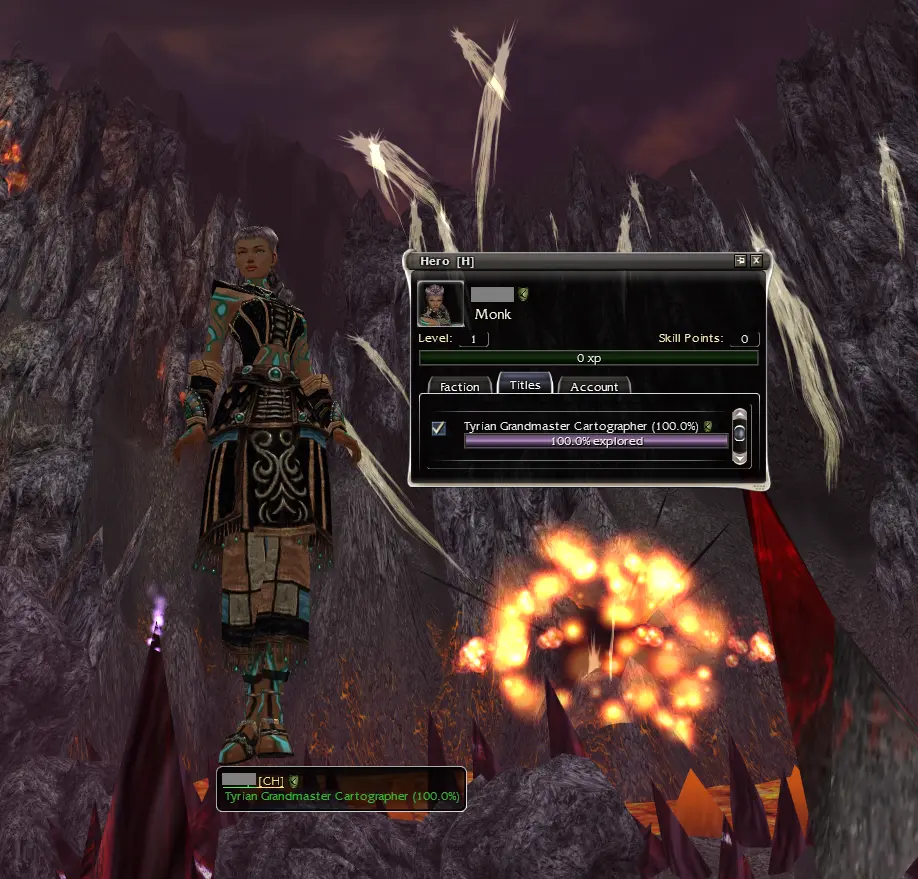Click the titles list scroll-up arrow
The image size is (918, 879).
coord(740,414)
